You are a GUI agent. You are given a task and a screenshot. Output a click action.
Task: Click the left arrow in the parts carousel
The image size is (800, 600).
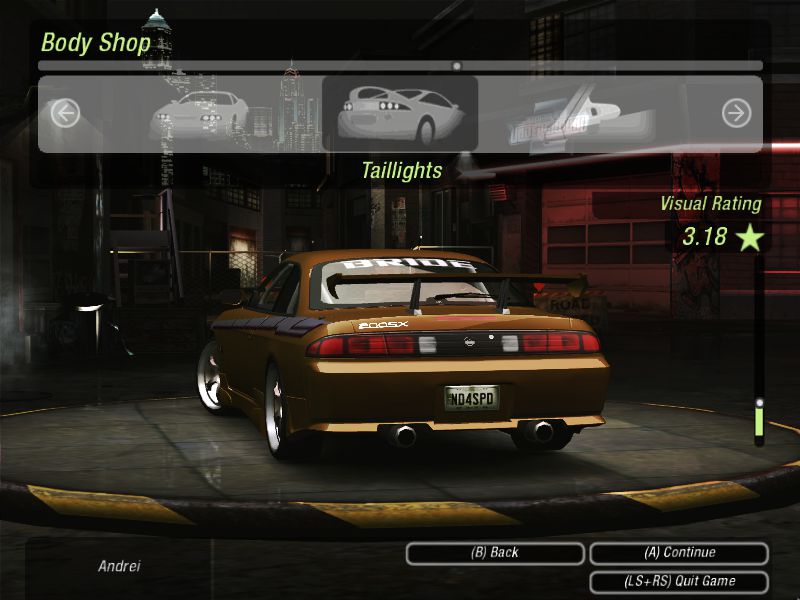(65, 113)
